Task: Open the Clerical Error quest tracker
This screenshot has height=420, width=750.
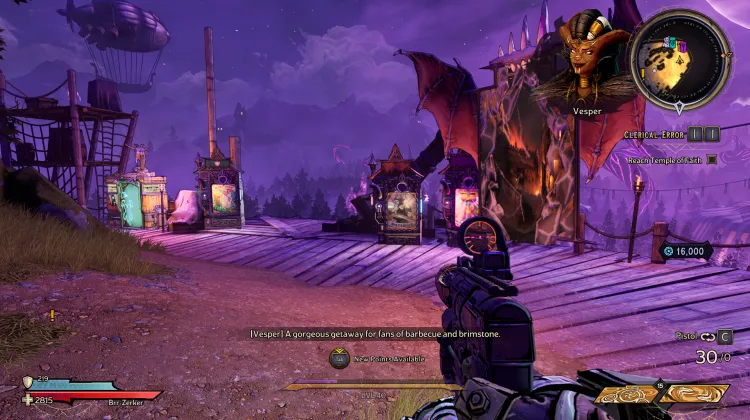Action: pos(656,134)
